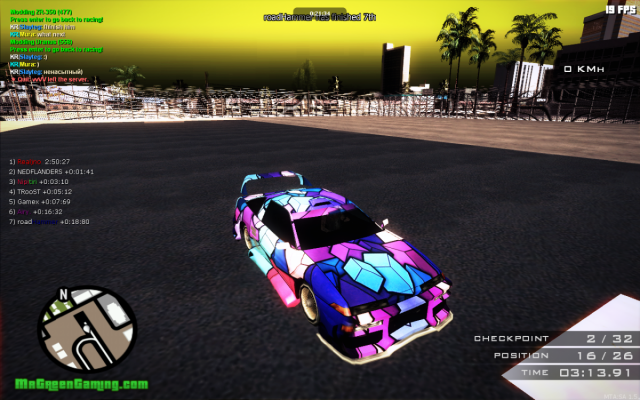640x400 pixels.
Task: Select the Gamex ranking row
Action: (x=46, y=201)
